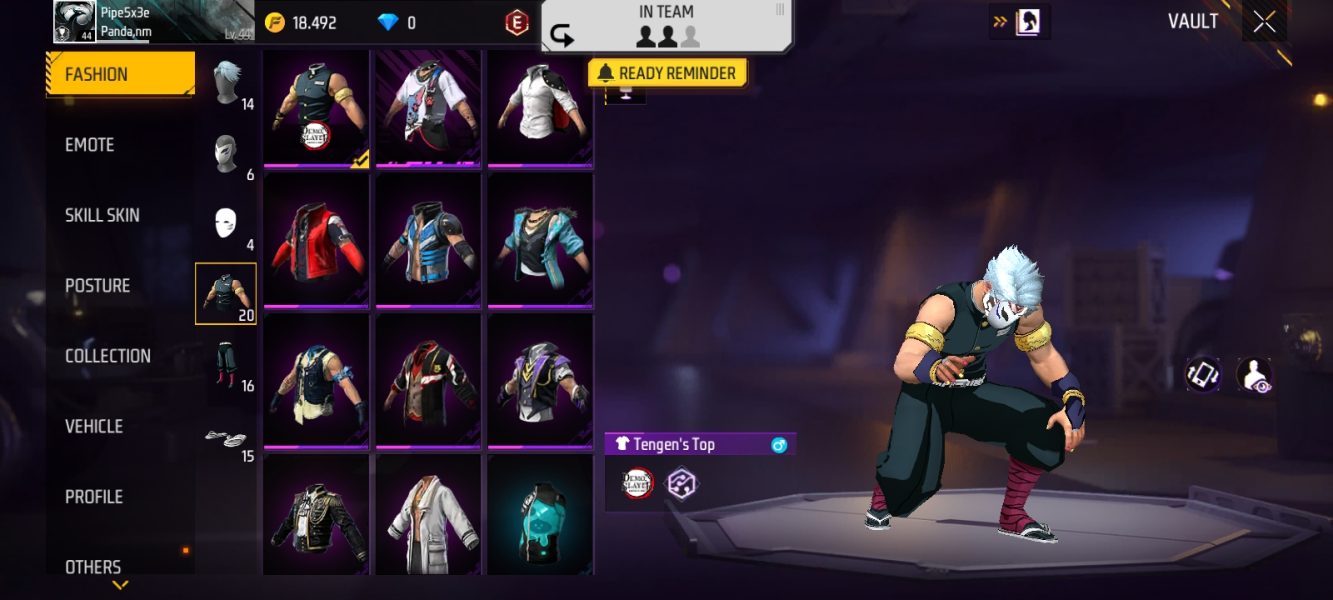Close the Vault screen
Image resolution: width=1333 pixels, height=600 pixels.
tap(1264, 22)
